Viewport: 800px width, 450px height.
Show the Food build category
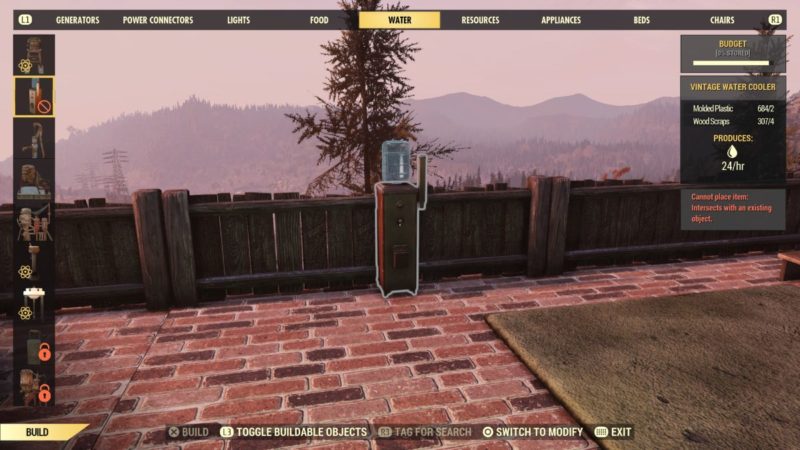tap(319, 20)
